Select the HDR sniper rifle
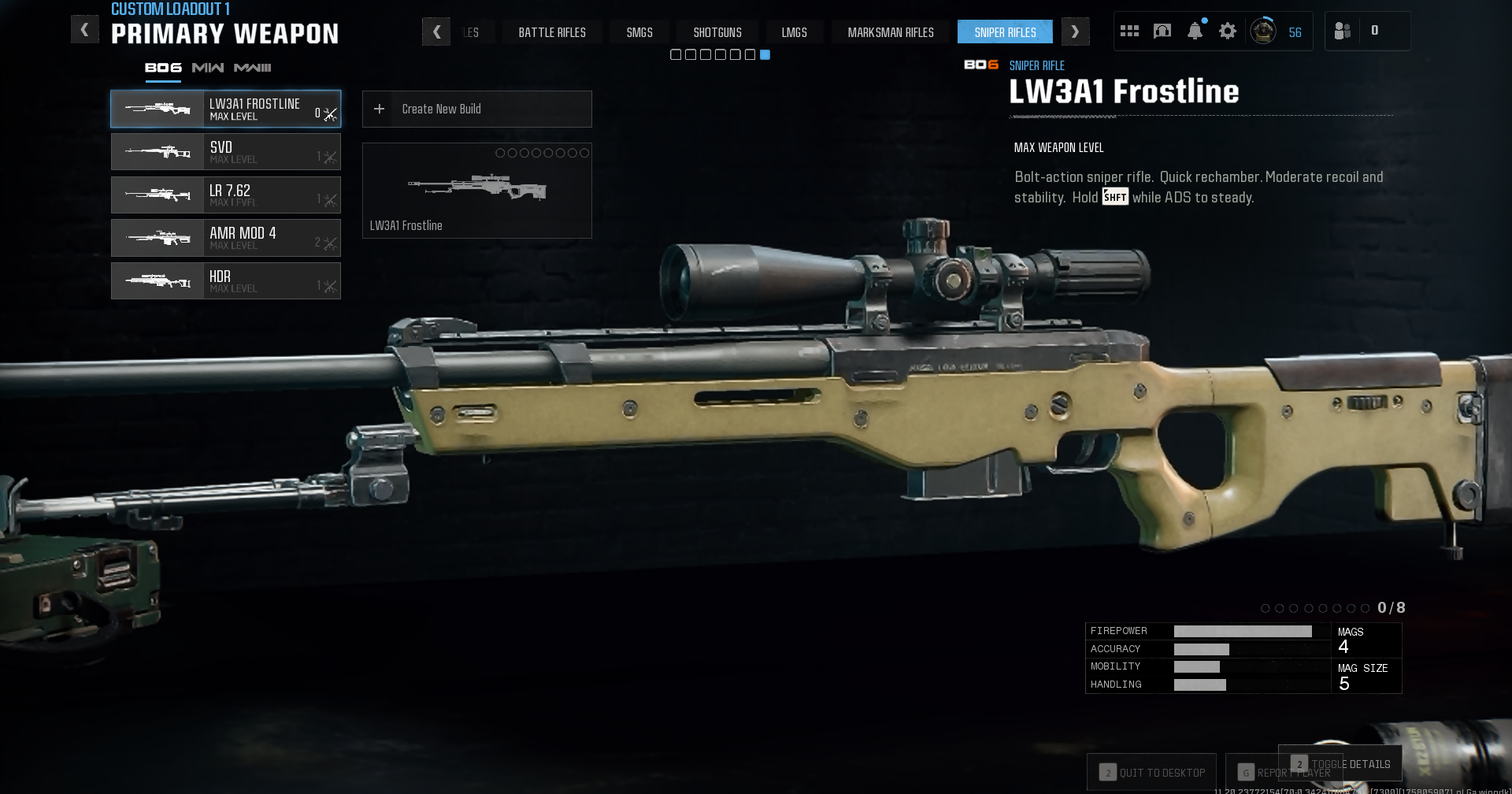Image resolution: width=1512 pixels, height=794 pixels. pyautogui.click(x=225, y=281)
